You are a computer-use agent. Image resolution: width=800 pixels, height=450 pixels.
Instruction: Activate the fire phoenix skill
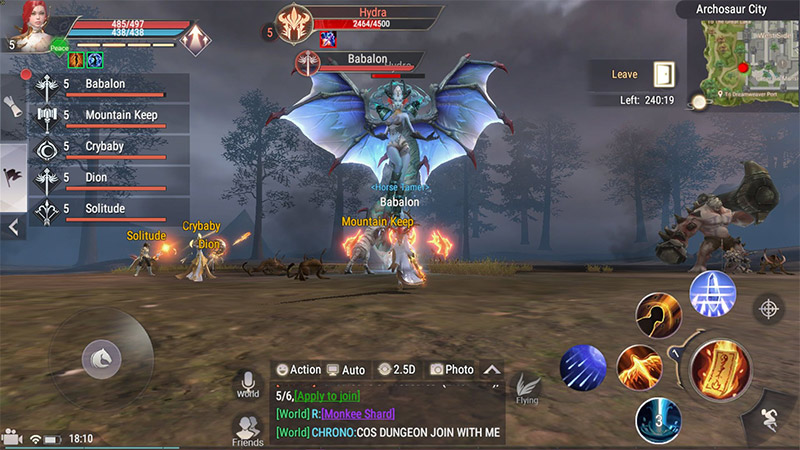[639, 366]
